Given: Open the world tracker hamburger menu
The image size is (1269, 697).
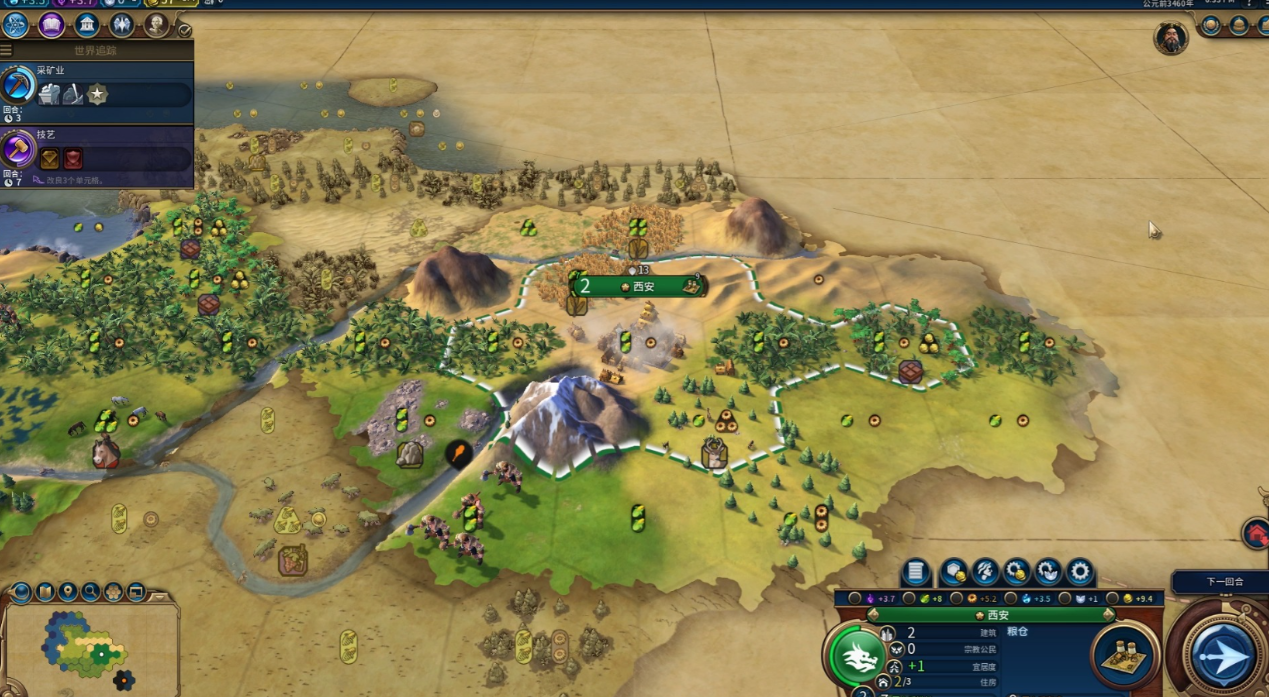Looking at the screenshot, I should point(6,50).
